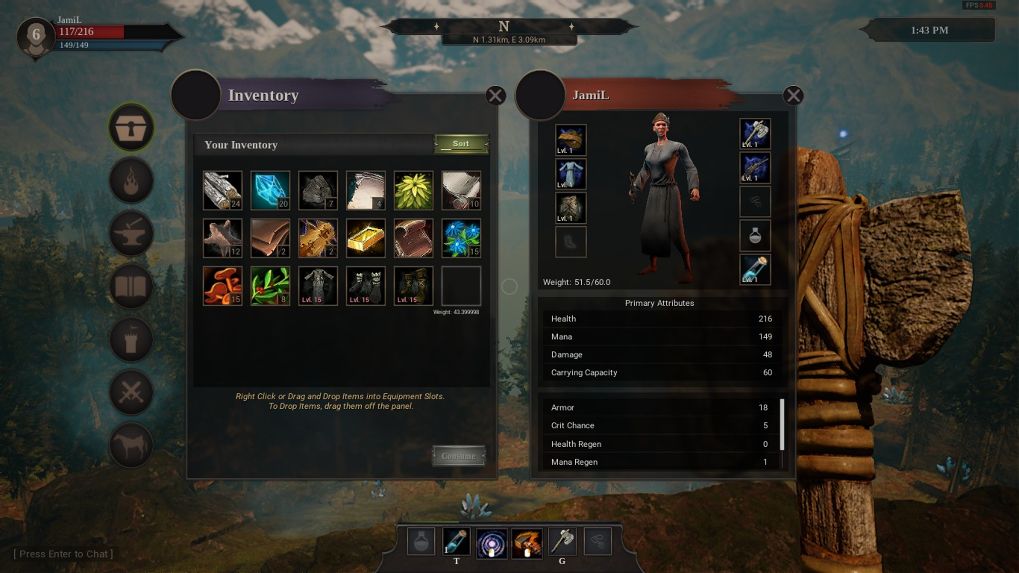Choose the orange mushrooms stack

click(222, 286)
